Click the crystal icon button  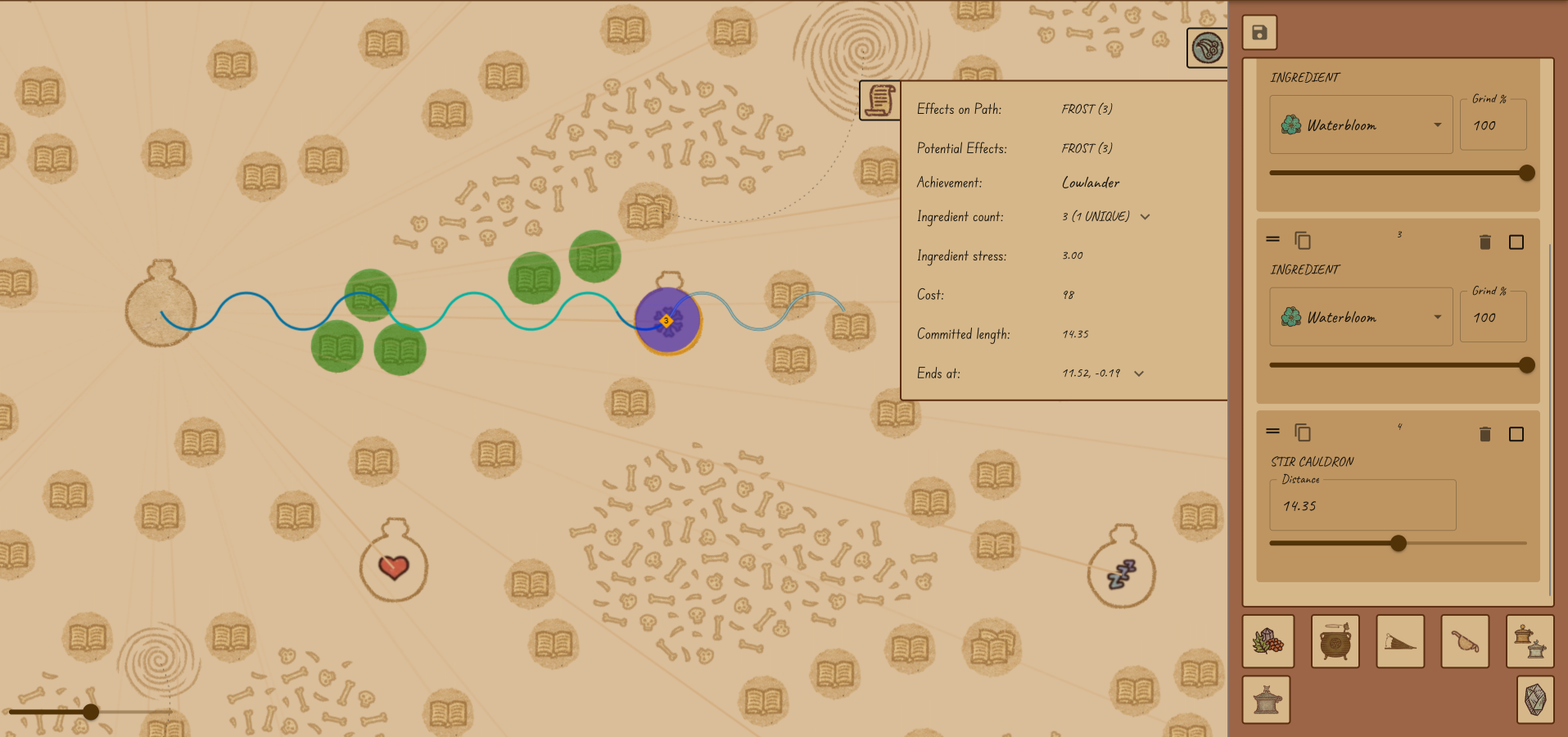1534,700
